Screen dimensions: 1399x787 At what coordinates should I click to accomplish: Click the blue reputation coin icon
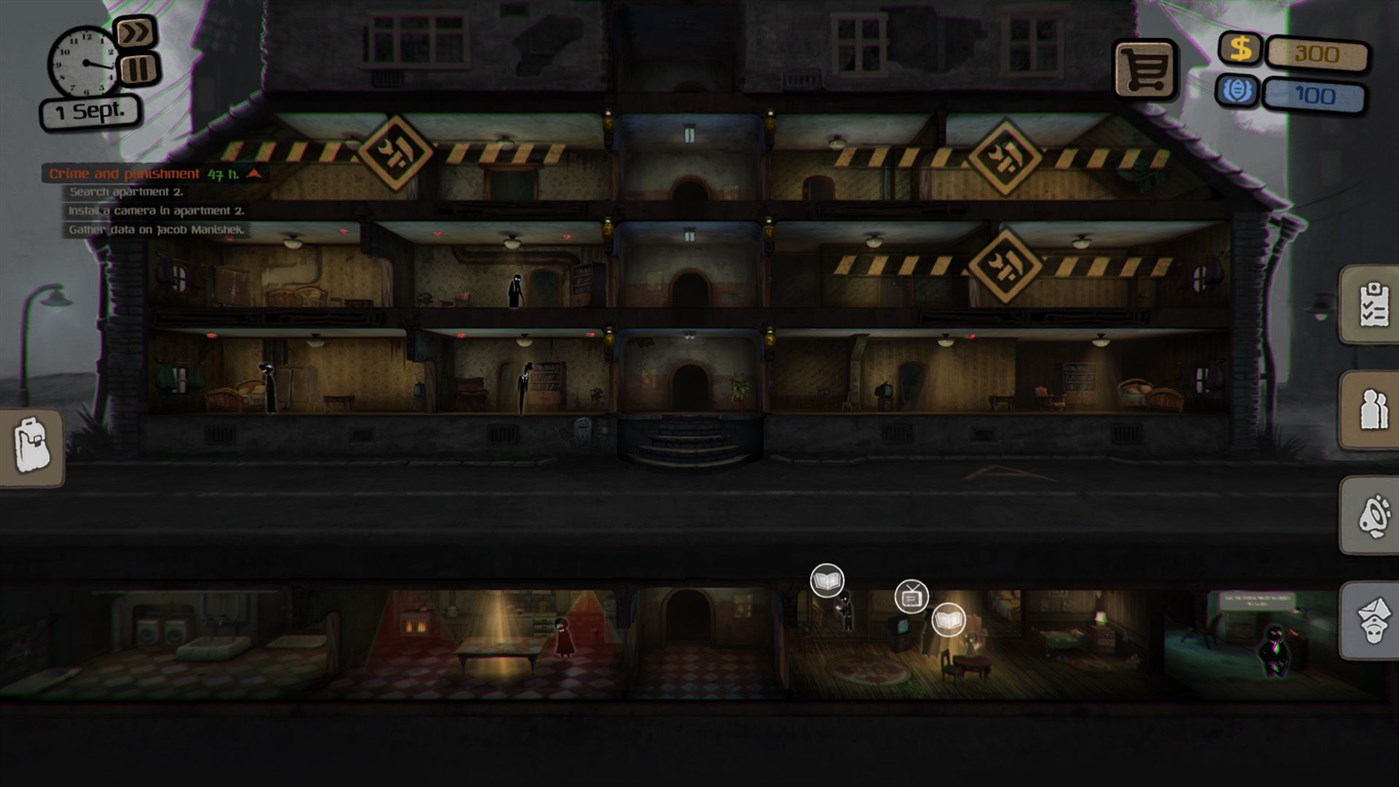point(1240,90)
